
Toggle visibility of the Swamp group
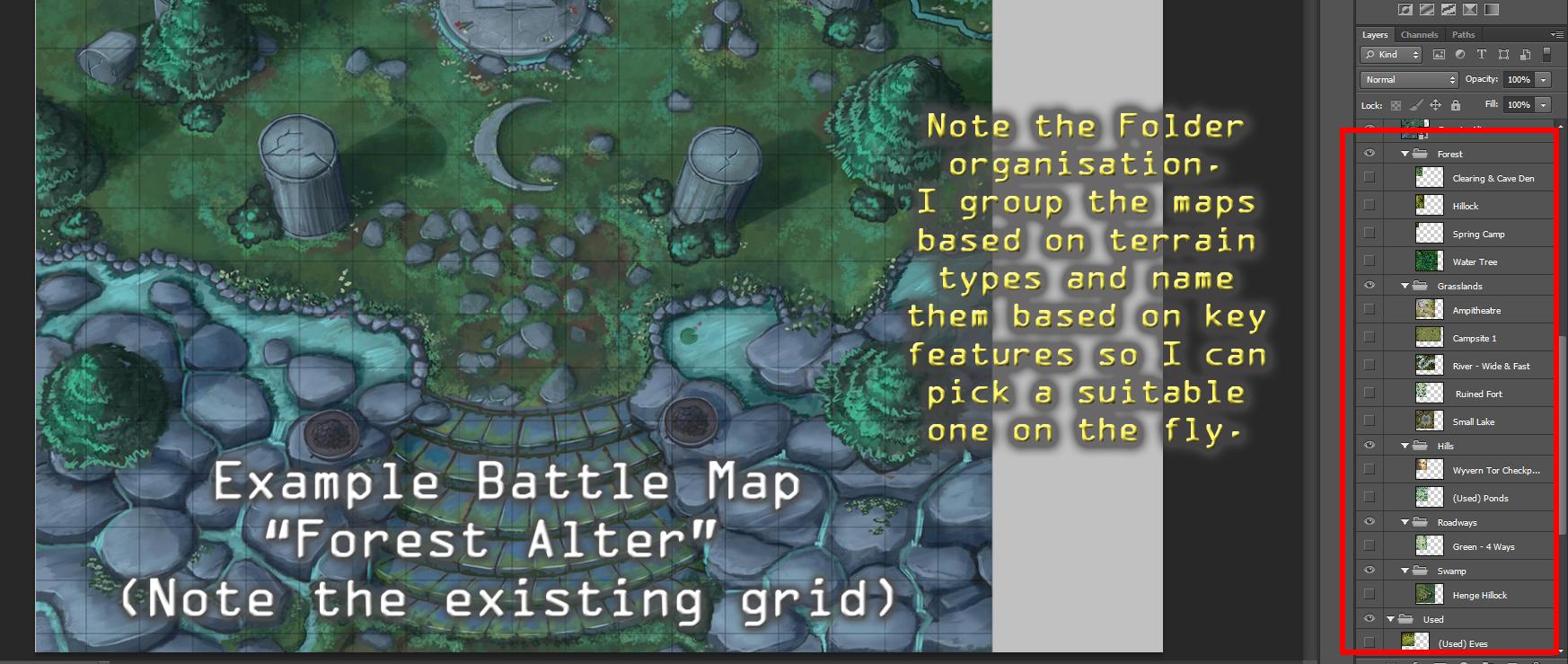[1370, 571]
